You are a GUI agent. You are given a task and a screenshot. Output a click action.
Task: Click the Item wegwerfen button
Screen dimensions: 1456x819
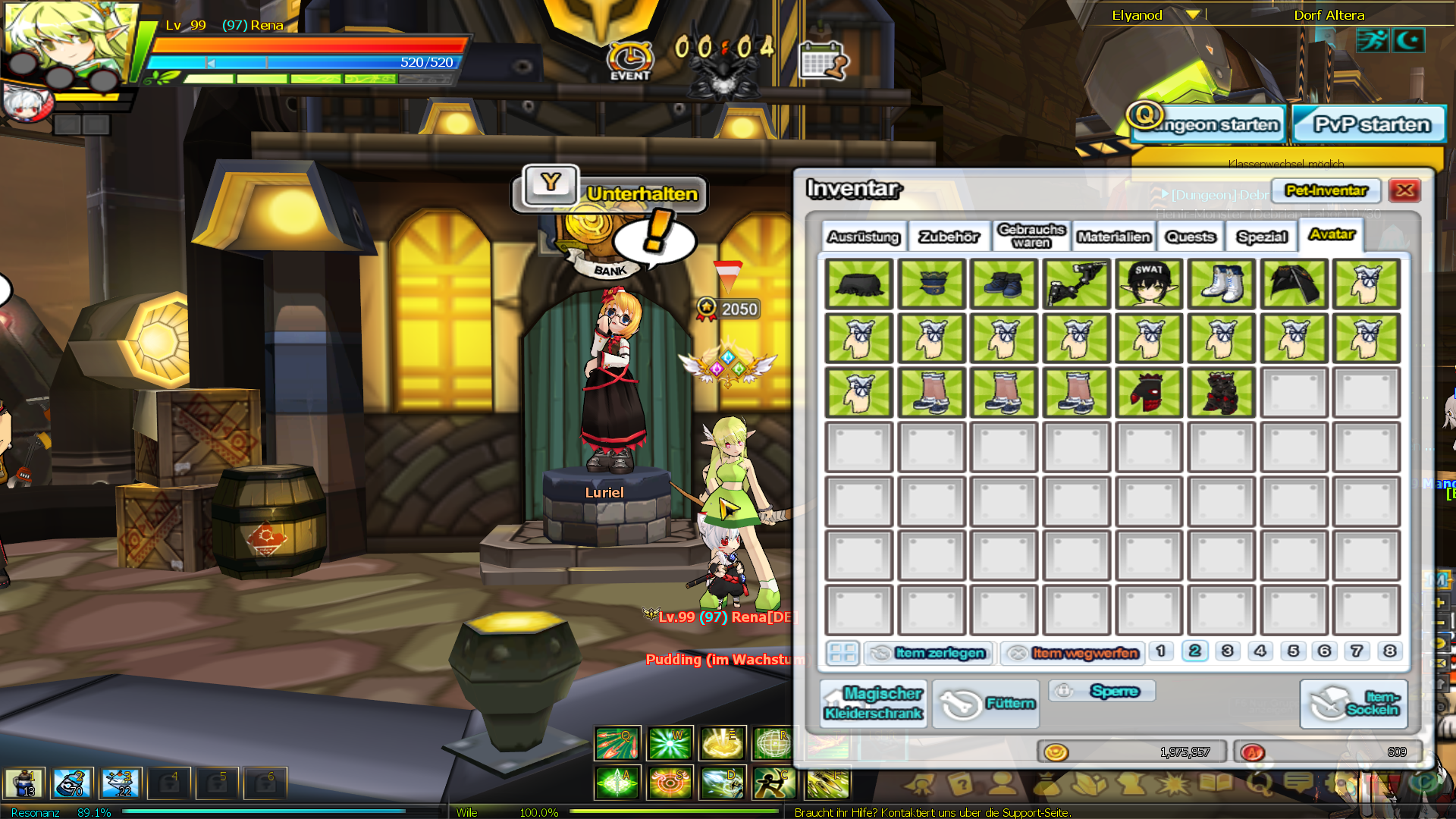[x=1073, y=653]
